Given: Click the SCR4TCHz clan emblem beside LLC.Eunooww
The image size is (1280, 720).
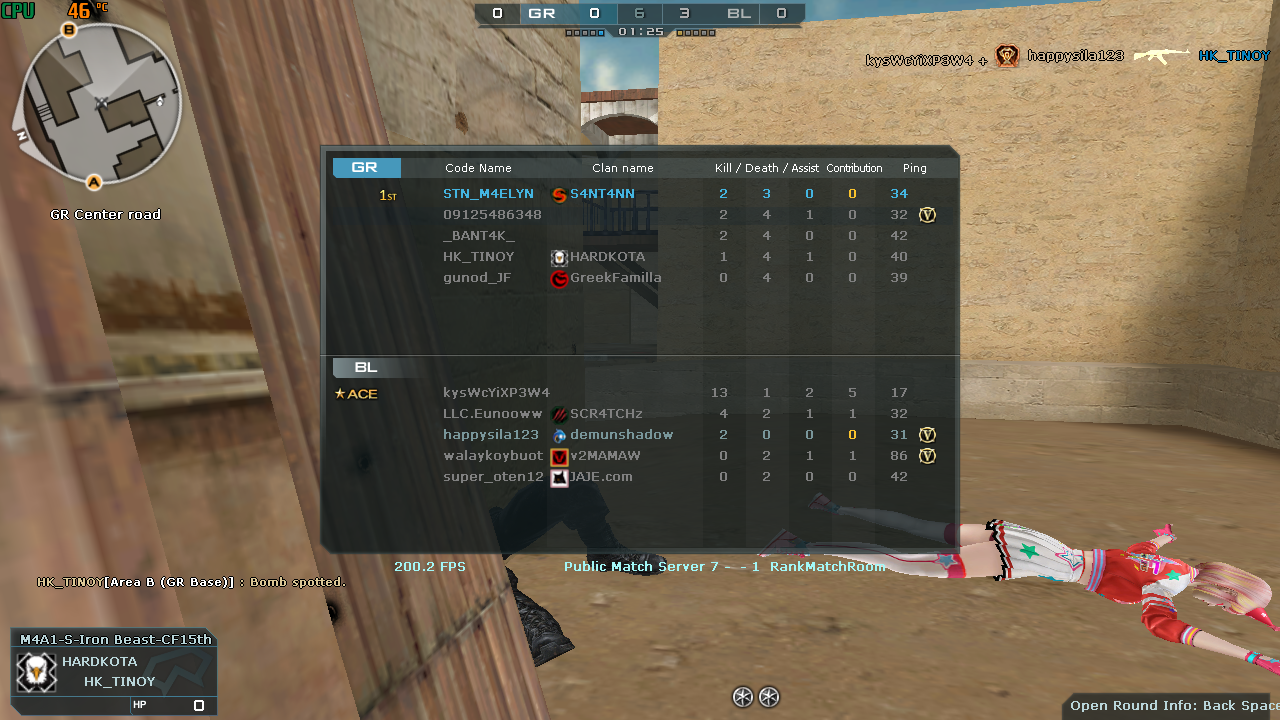Looking at the screenshot, I should click(560, 414).
